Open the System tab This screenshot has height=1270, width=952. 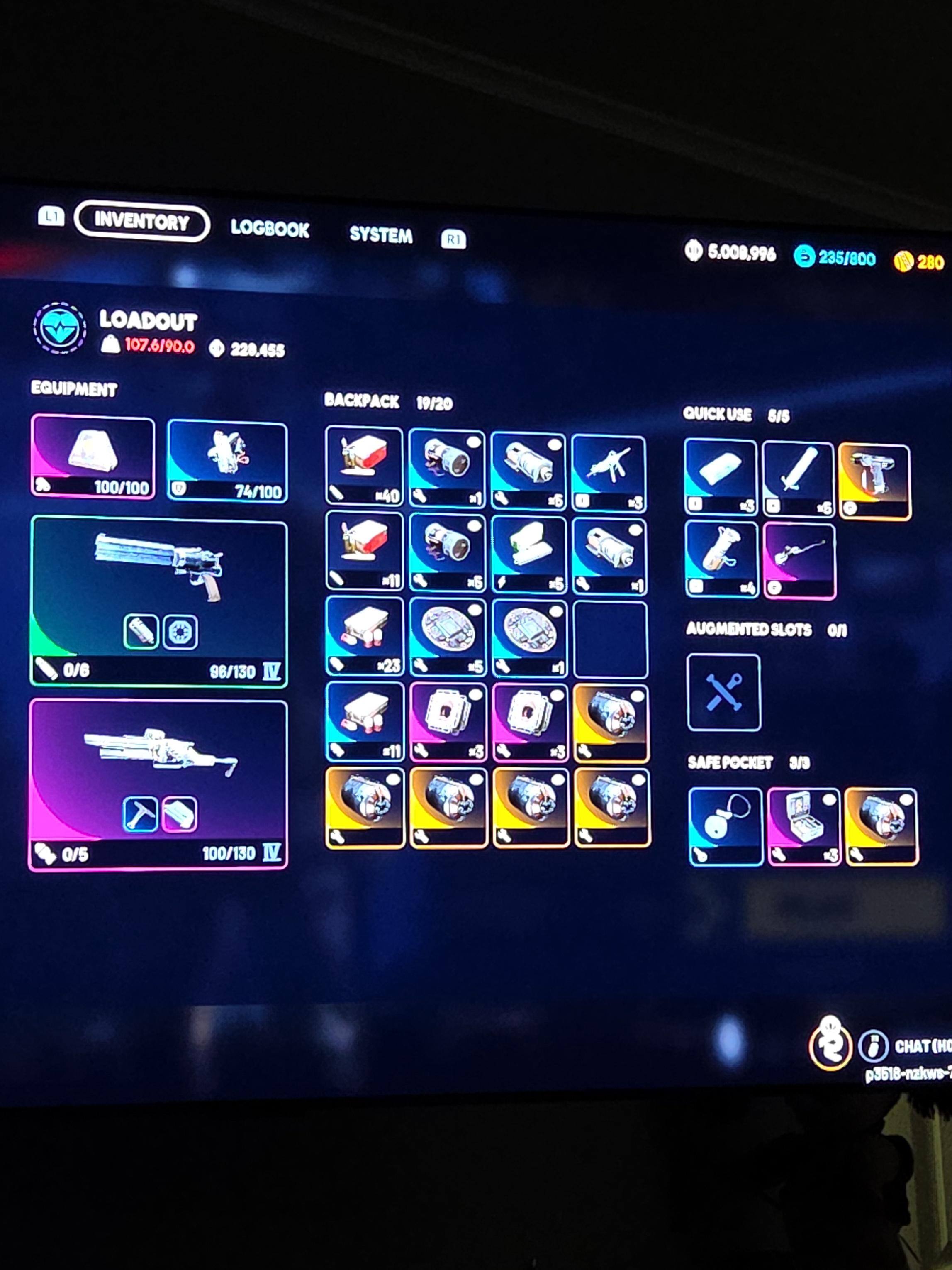(x=380, y=234)
